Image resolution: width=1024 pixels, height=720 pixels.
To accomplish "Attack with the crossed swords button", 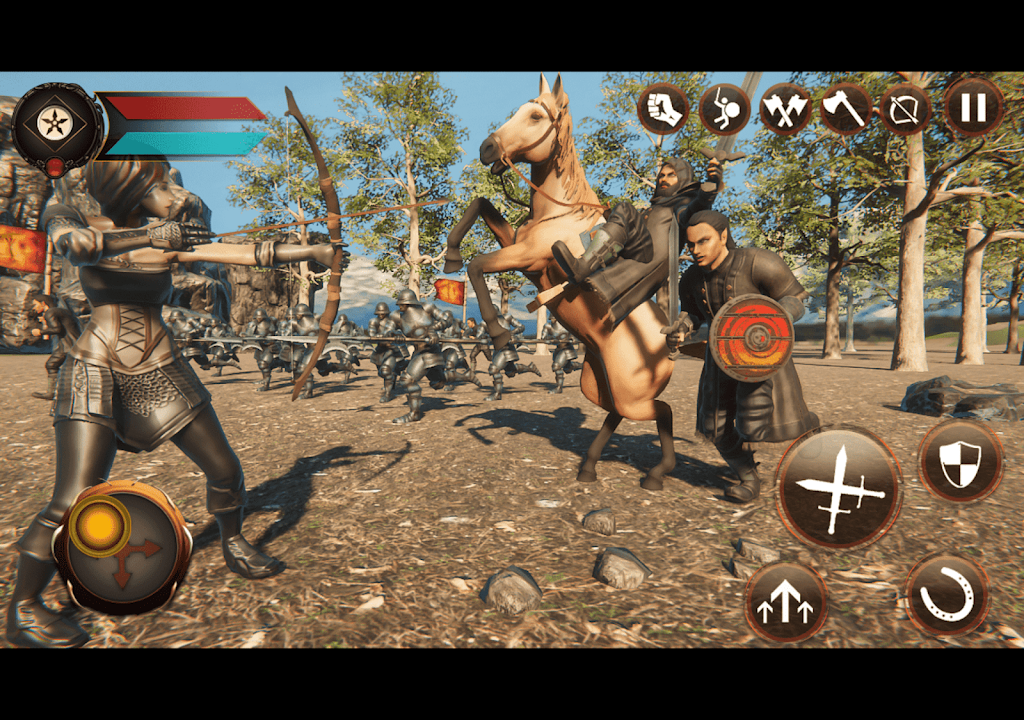I will point(838,487).
